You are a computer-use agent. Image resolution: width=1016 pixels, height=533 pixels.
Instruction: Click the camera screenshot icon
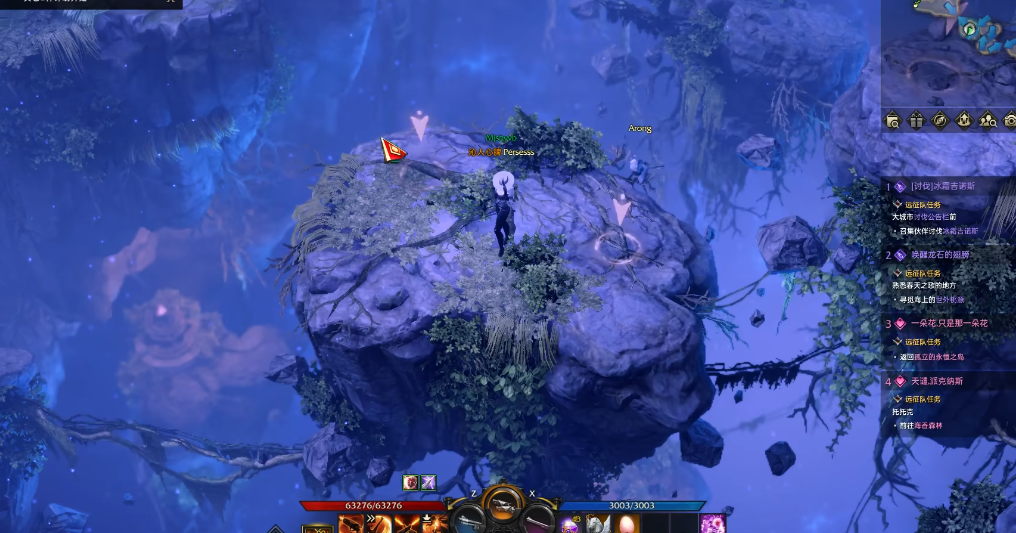(1008, 121)
